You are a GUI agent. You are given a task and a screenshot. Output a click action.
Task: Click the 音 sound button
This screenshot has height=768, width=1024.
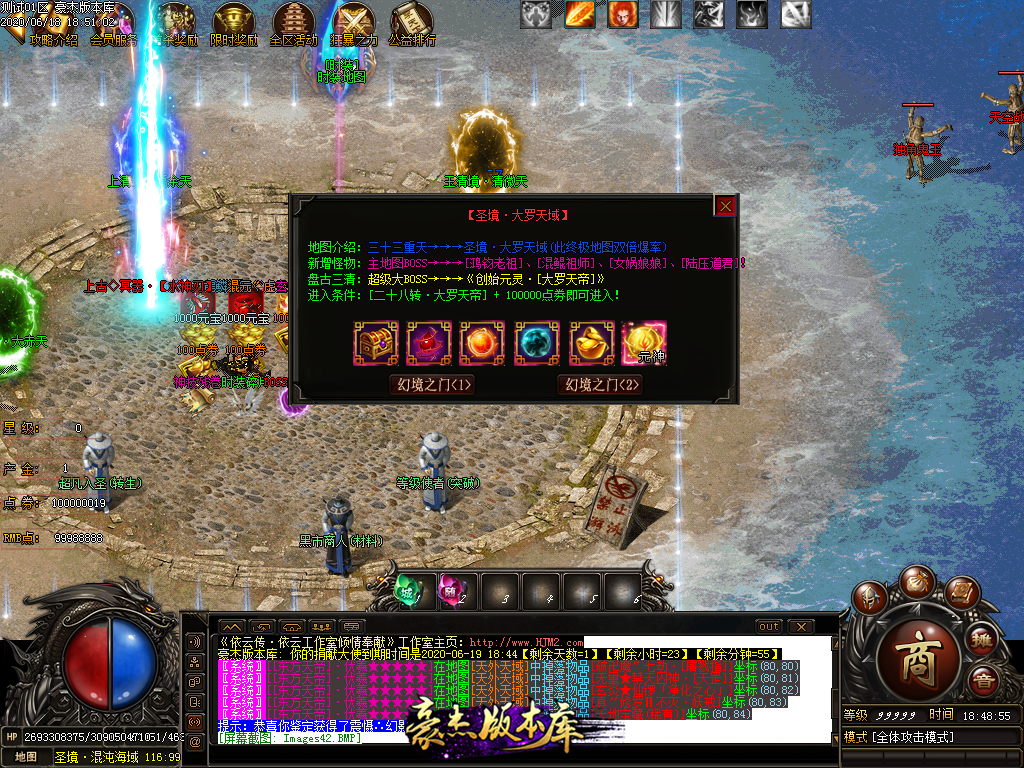click(x=984, y=683)
